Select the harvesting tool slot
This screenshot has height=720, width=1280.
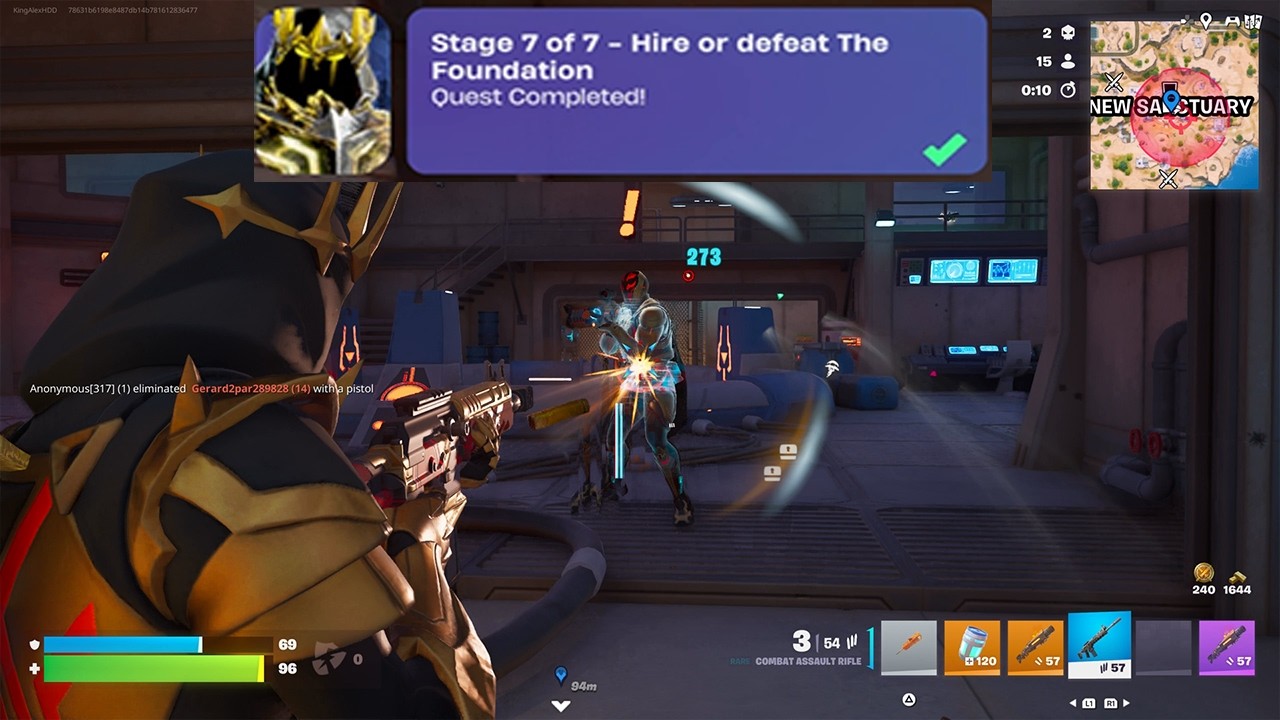click(x=908, y=647)
